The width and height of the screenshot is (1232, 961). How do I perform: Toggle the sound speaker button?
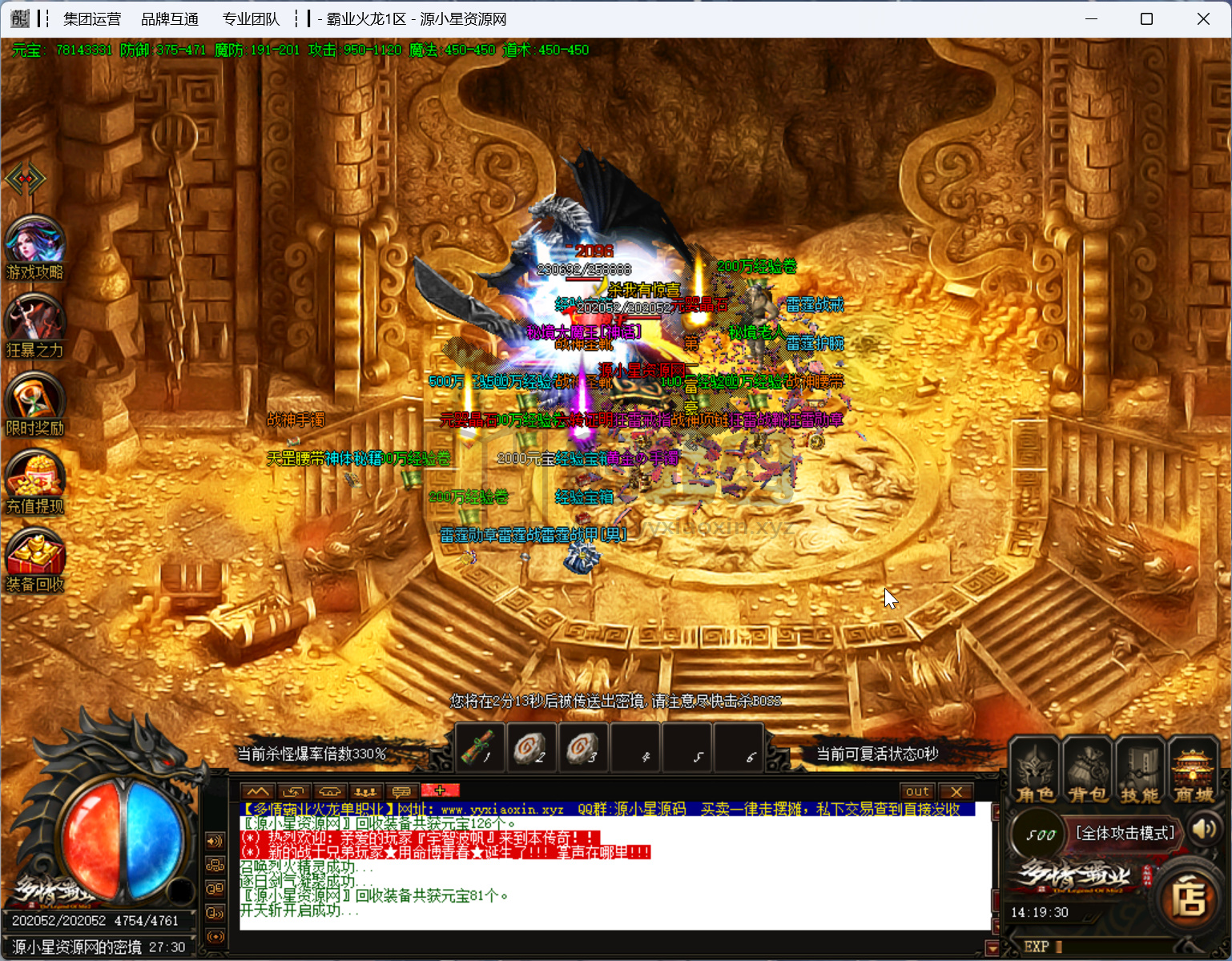pos(1203,829)
